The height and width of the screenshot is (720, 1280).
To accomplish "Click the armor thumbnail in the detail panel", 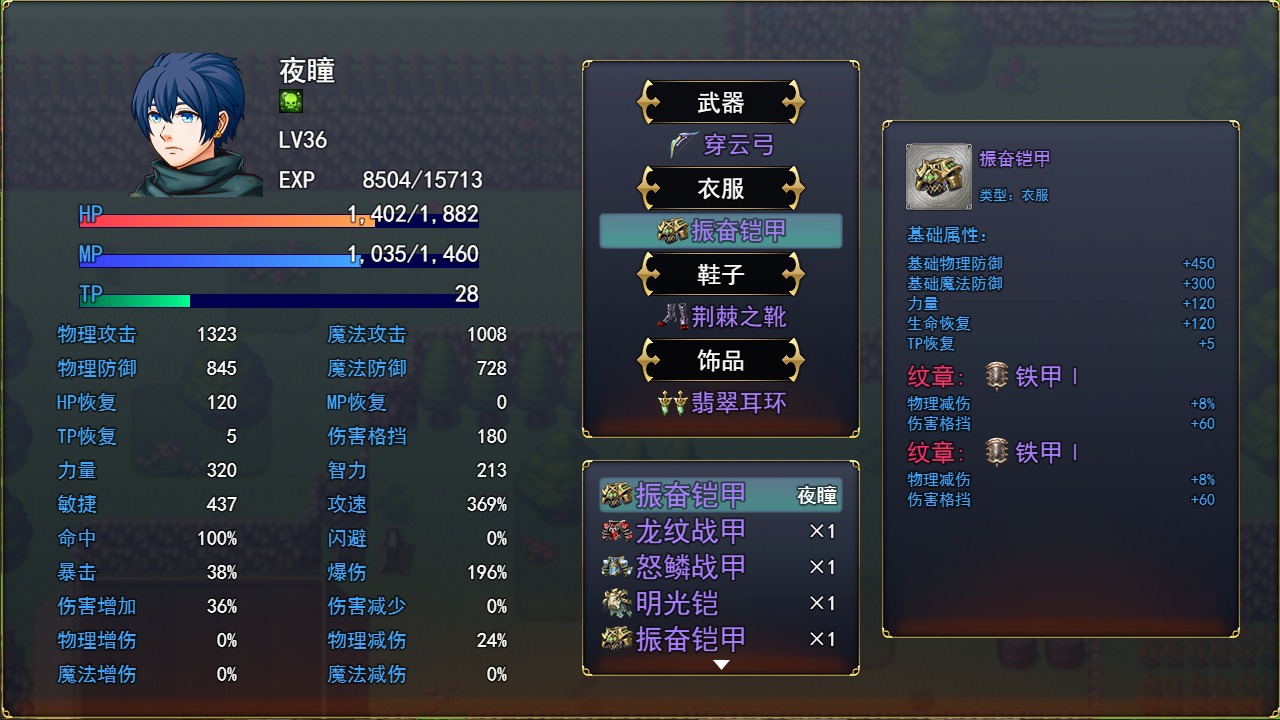I will [x=938, y=176].
